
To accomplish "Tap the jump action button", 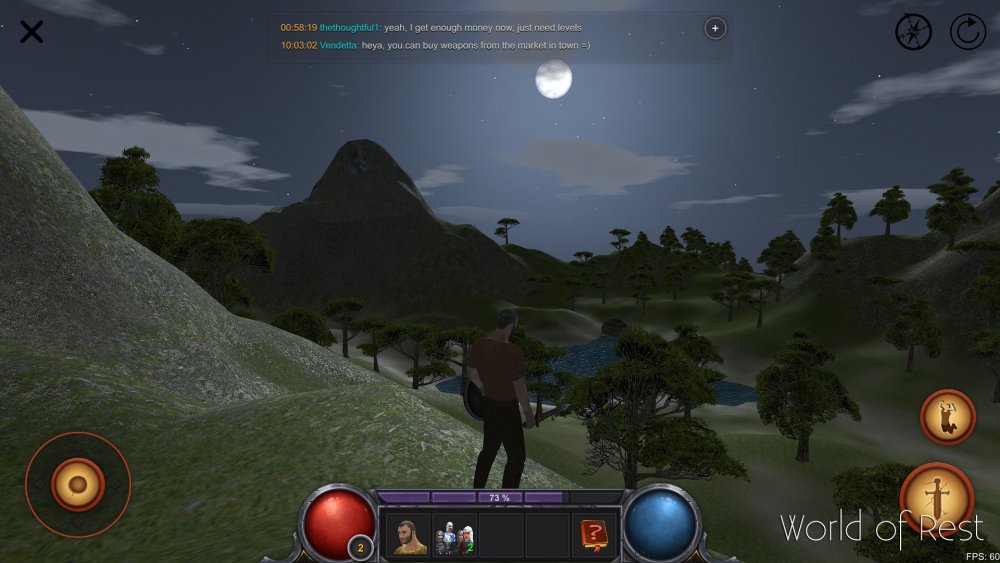I will point(947,416).
